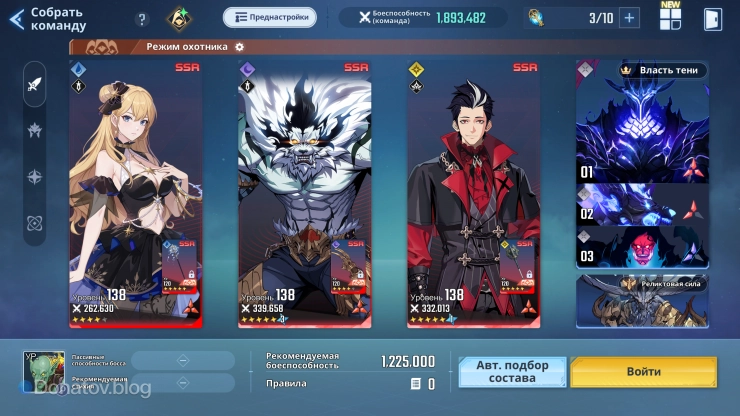Add more keys with the plus button

click(629, 17)
